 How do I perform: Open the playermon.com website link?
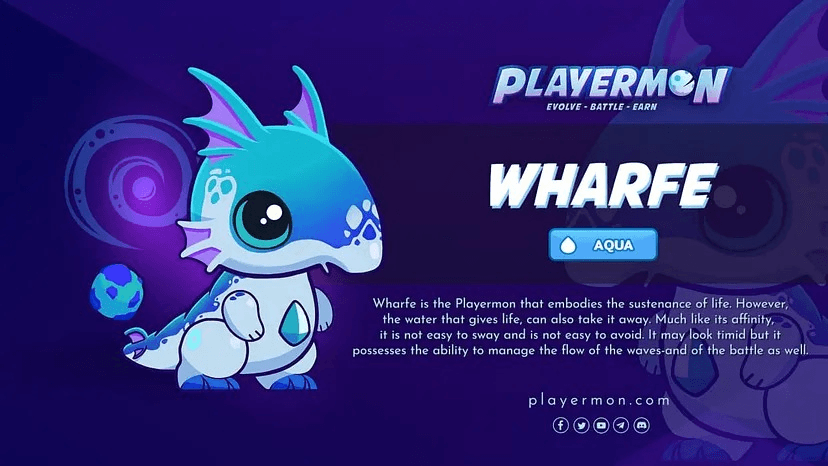coord(599,400)
